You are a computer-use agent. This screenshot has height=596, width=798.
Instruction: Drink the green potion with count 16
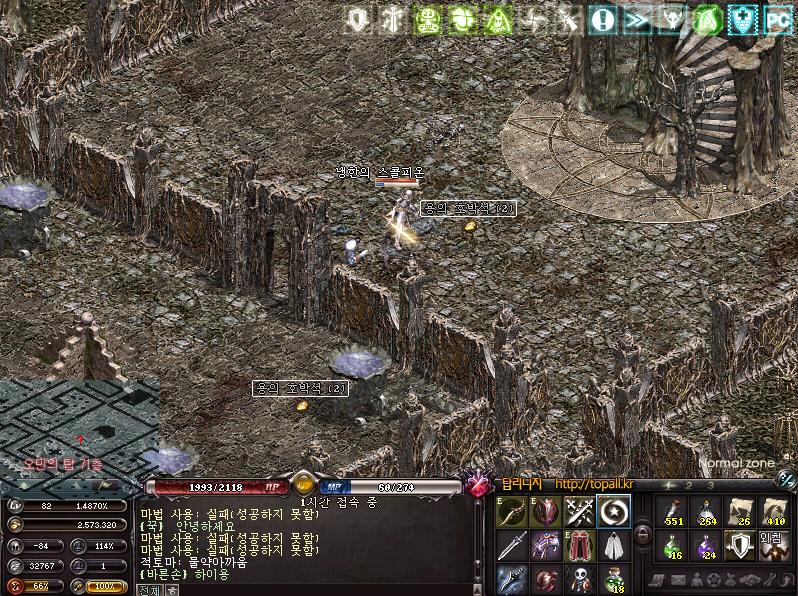click(675, 546)
